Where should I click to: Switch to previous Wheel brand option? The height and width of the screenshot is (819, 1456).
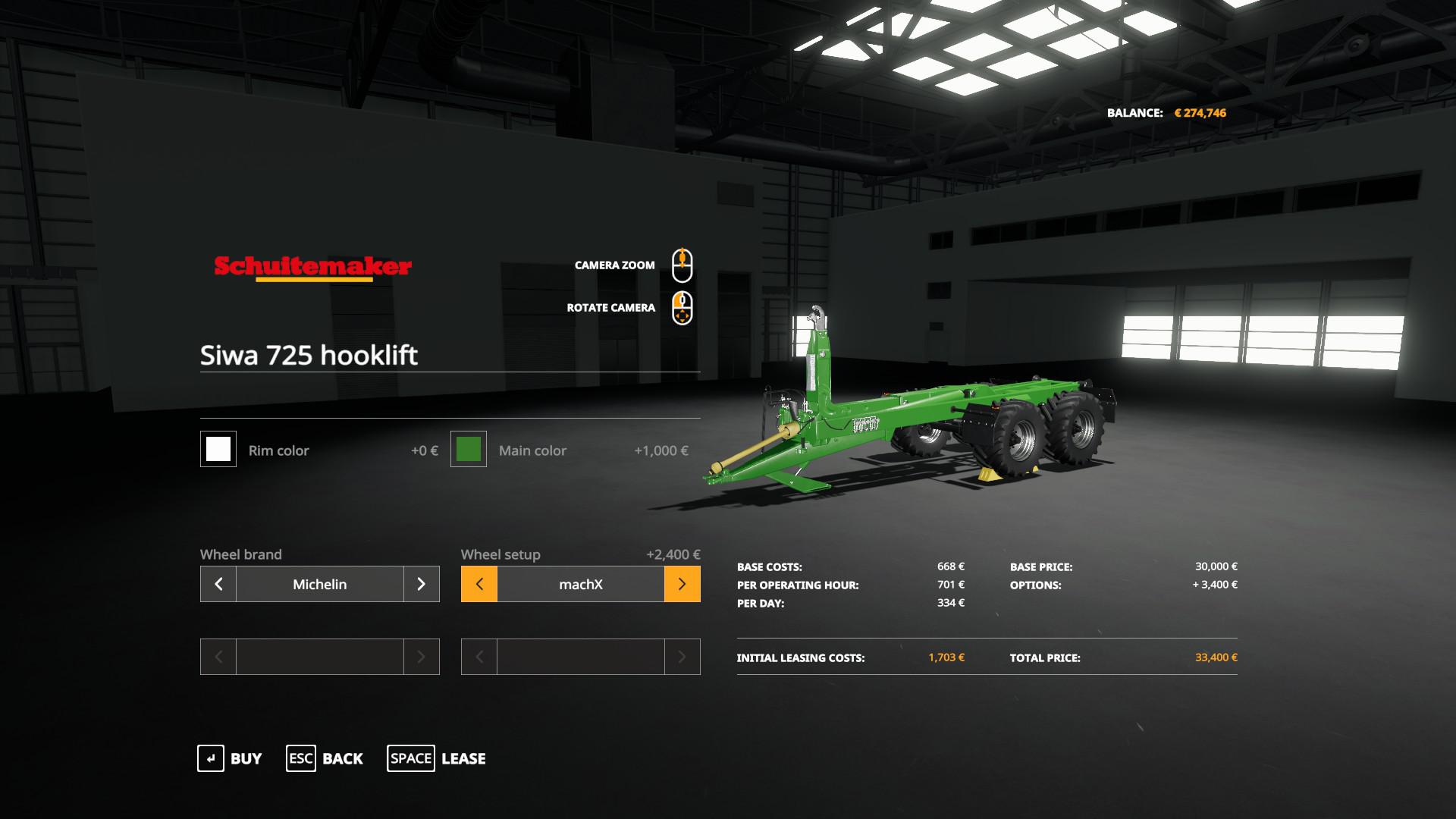[x=218, y=584]
